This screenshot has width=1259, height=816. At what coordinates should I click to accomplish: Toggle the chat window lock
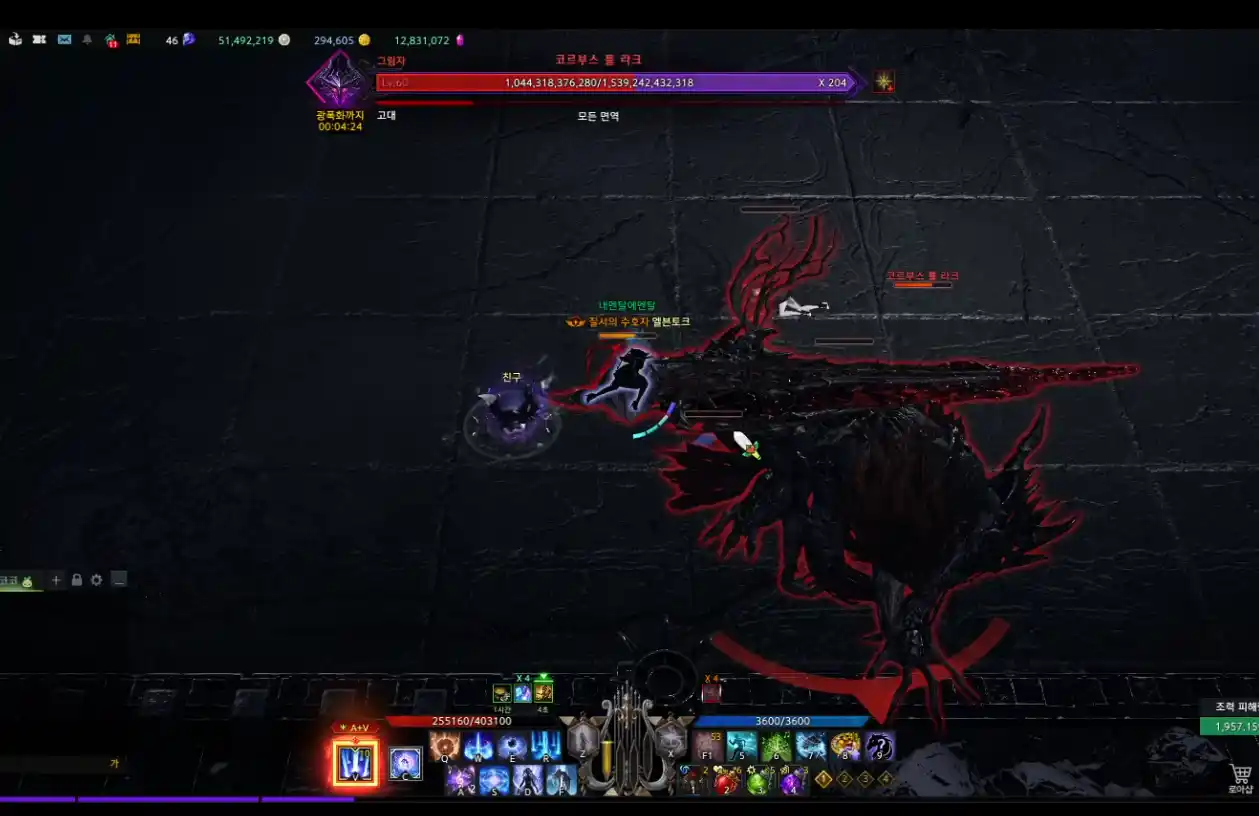(76, 580)
